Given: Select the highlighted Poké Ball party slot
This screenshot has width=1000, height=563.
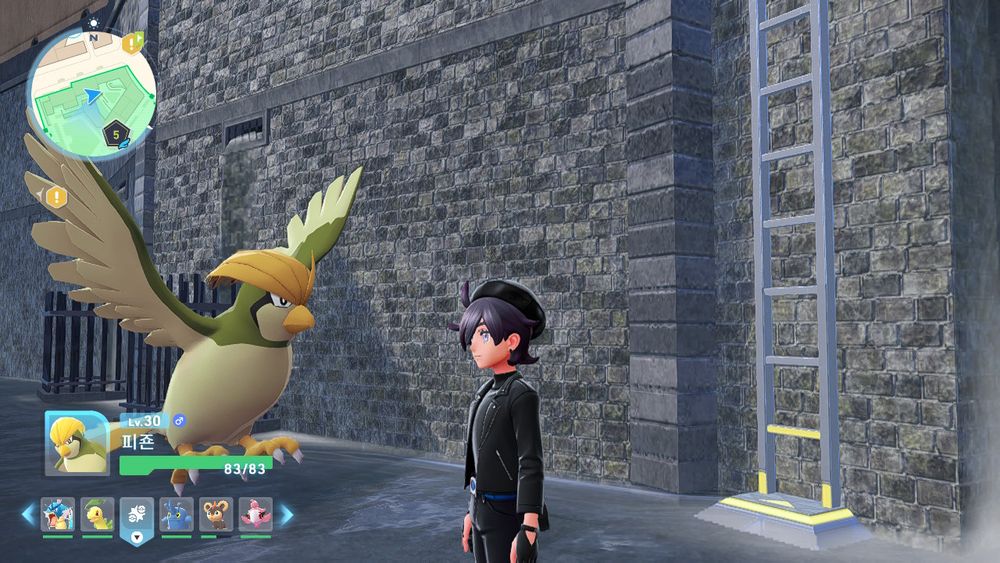Looking at the screenshot, I should click(137, 516).
